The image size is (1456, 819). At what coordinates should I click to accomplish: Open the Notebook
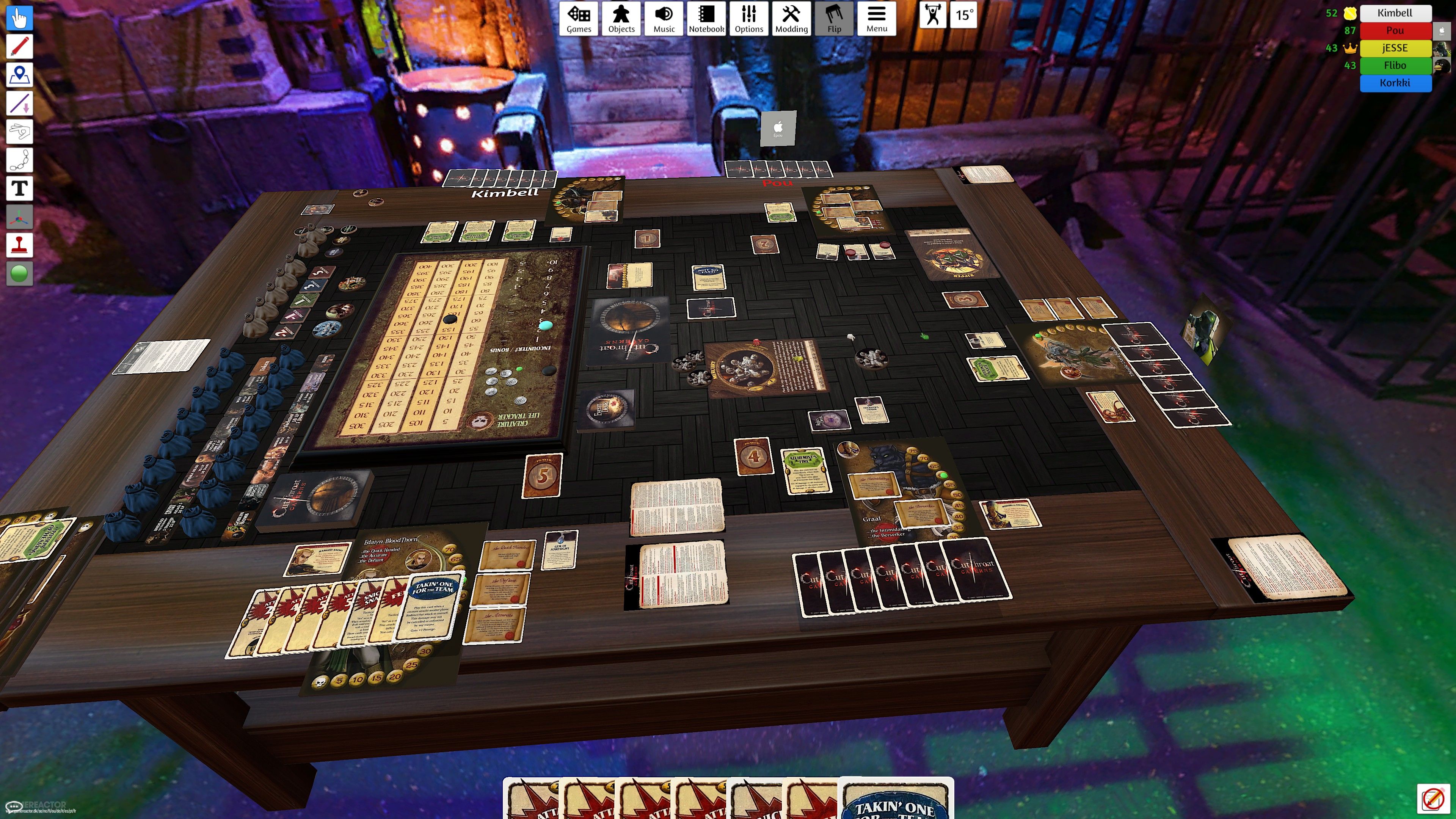click(706, 19)
